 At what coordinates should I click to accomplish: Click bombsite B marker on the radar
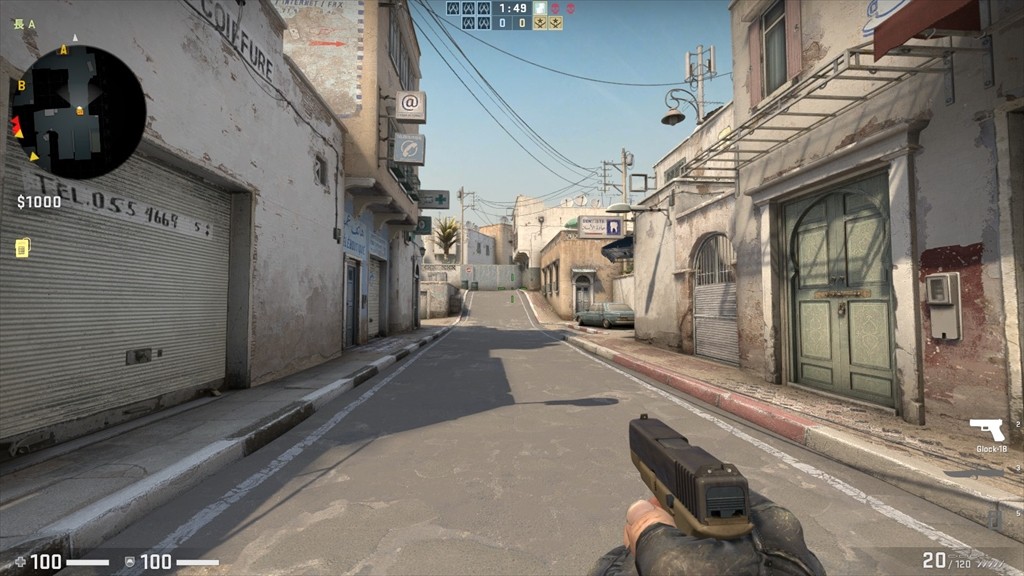tap(21, 86)
